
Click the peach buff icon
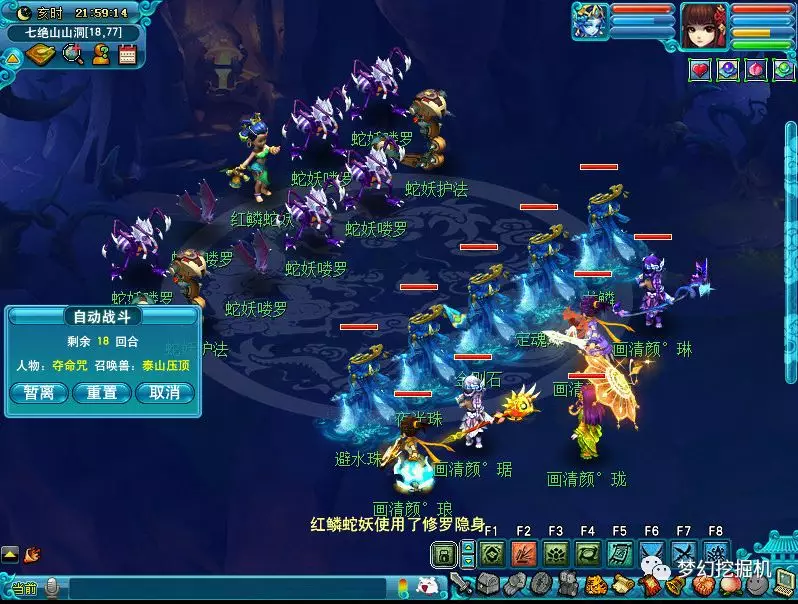point(755,69)
